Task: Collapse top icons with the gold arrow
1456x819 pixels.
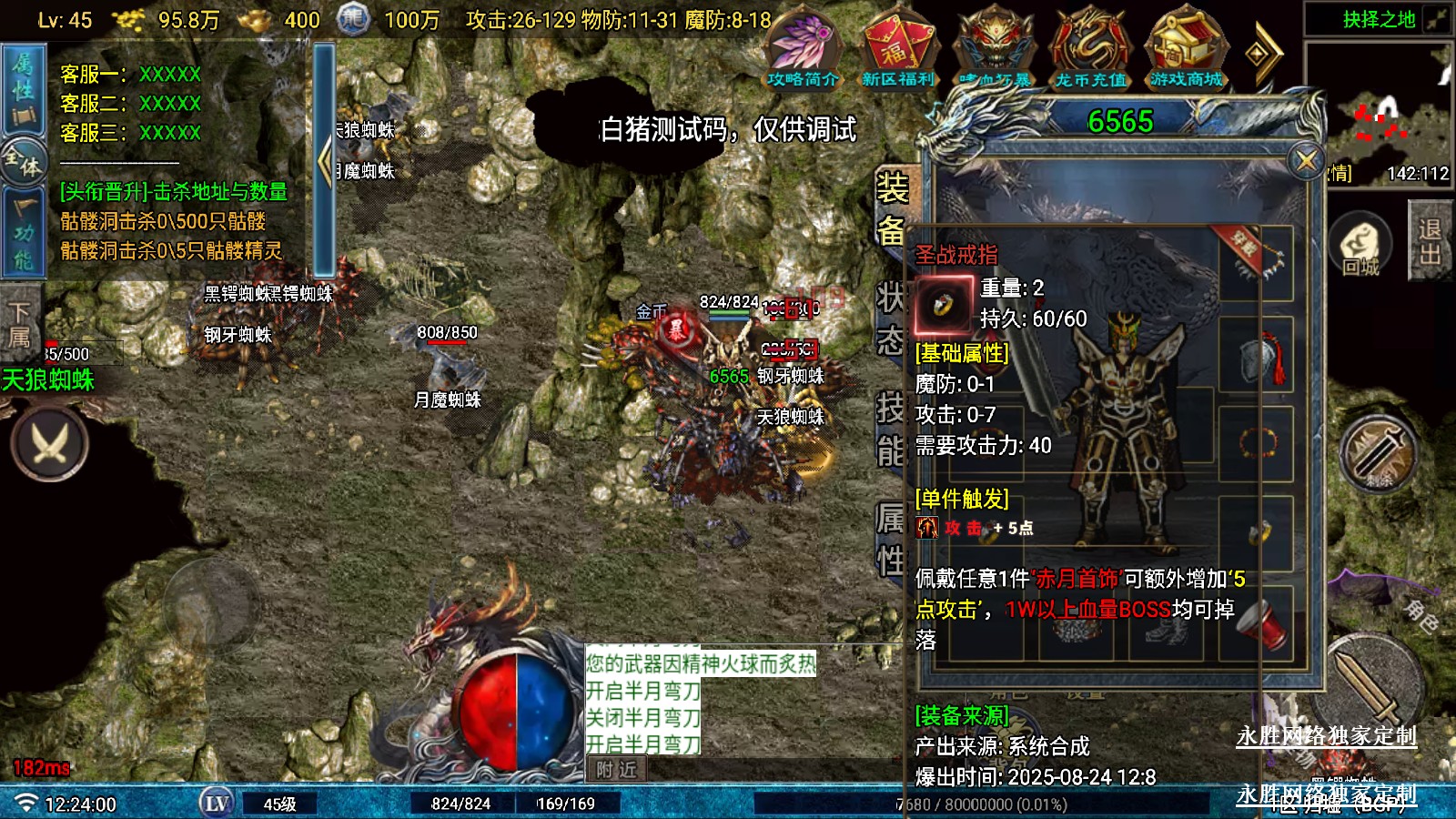Action: click(x=1262, y=54)
